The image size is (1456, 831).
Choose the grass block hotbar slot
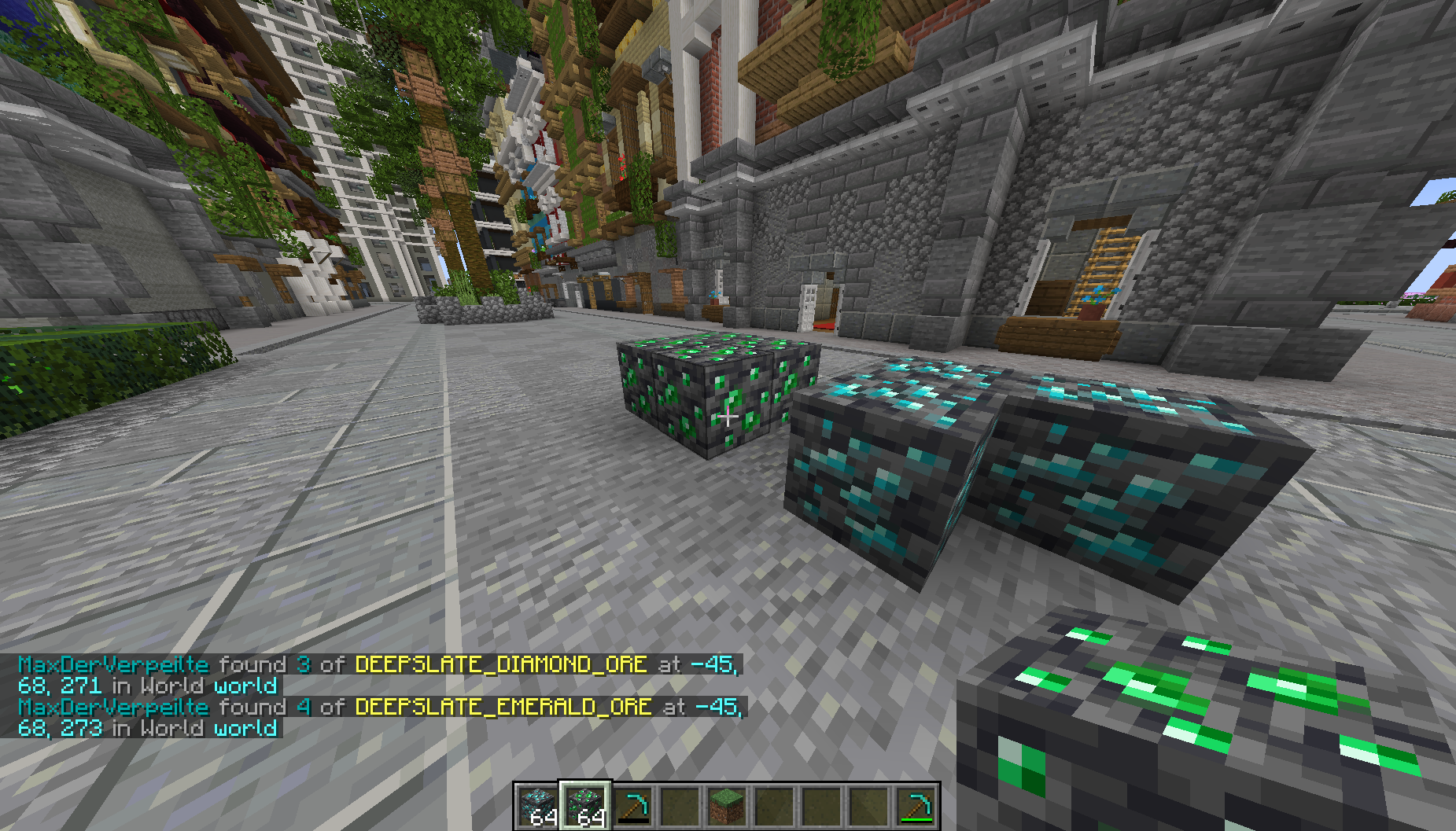point(727,806)
